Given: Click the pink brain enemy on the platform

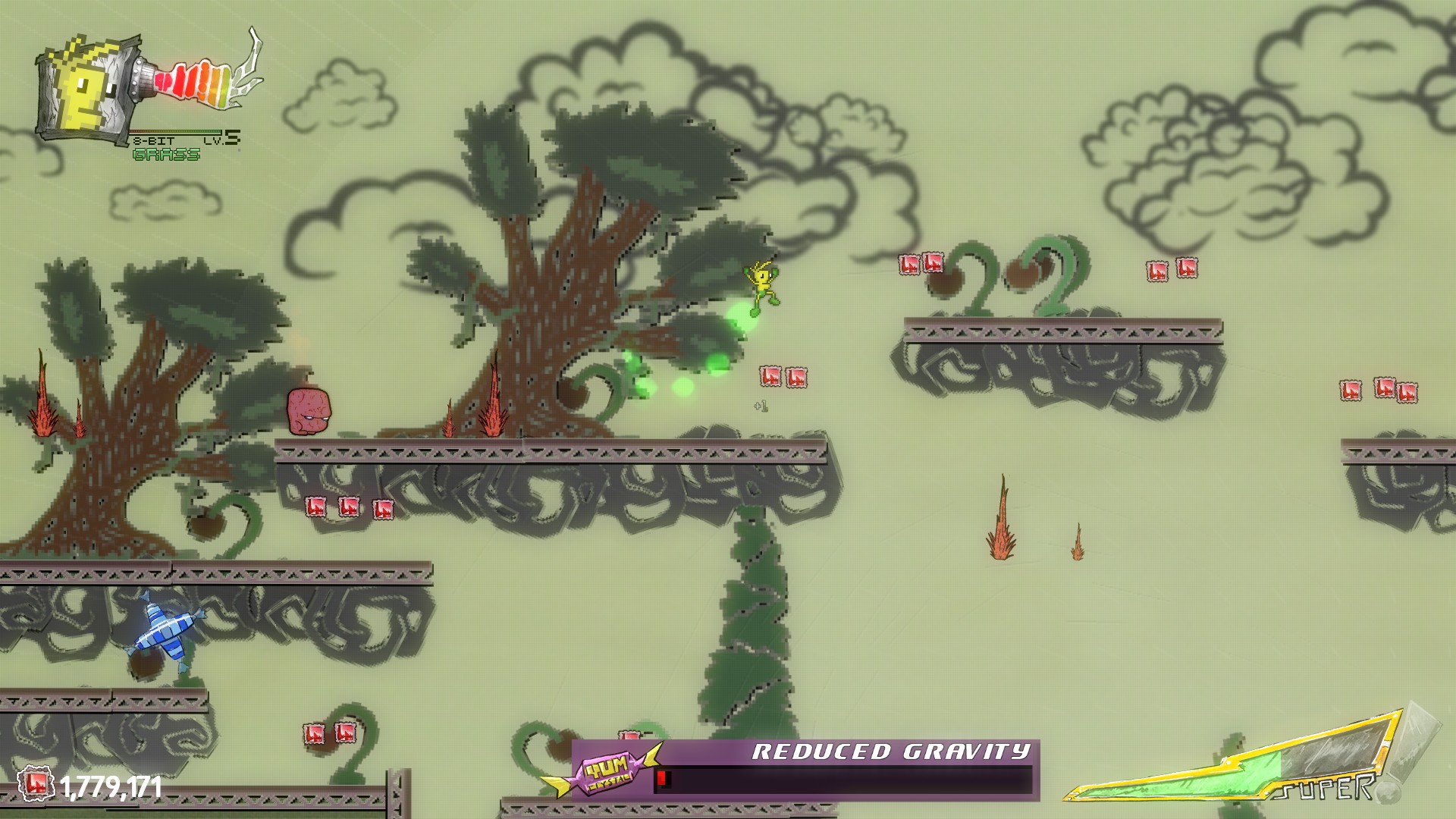Looking at the screenshot, I should click(x=308, y=410).
